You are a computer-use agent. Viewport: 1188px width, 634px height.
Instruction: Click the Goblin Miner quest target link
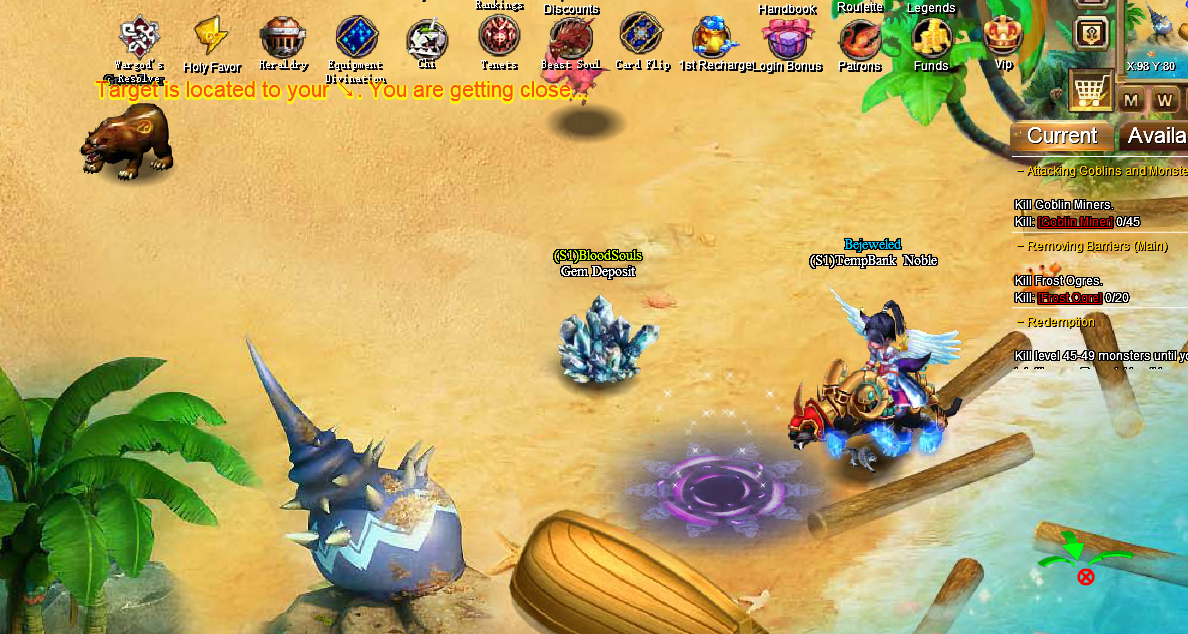coord(1075,222)
